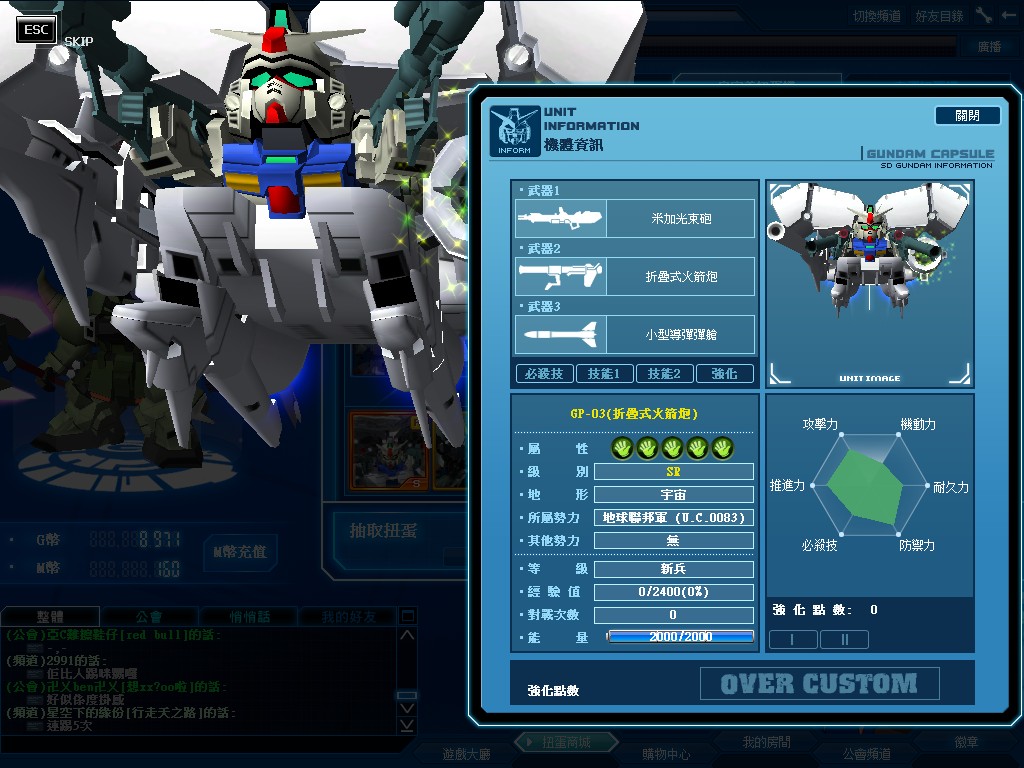The height and width of the screenshot is (768, 1024).
Task: Show the 必殺技 special attack info
Action: 544,374
